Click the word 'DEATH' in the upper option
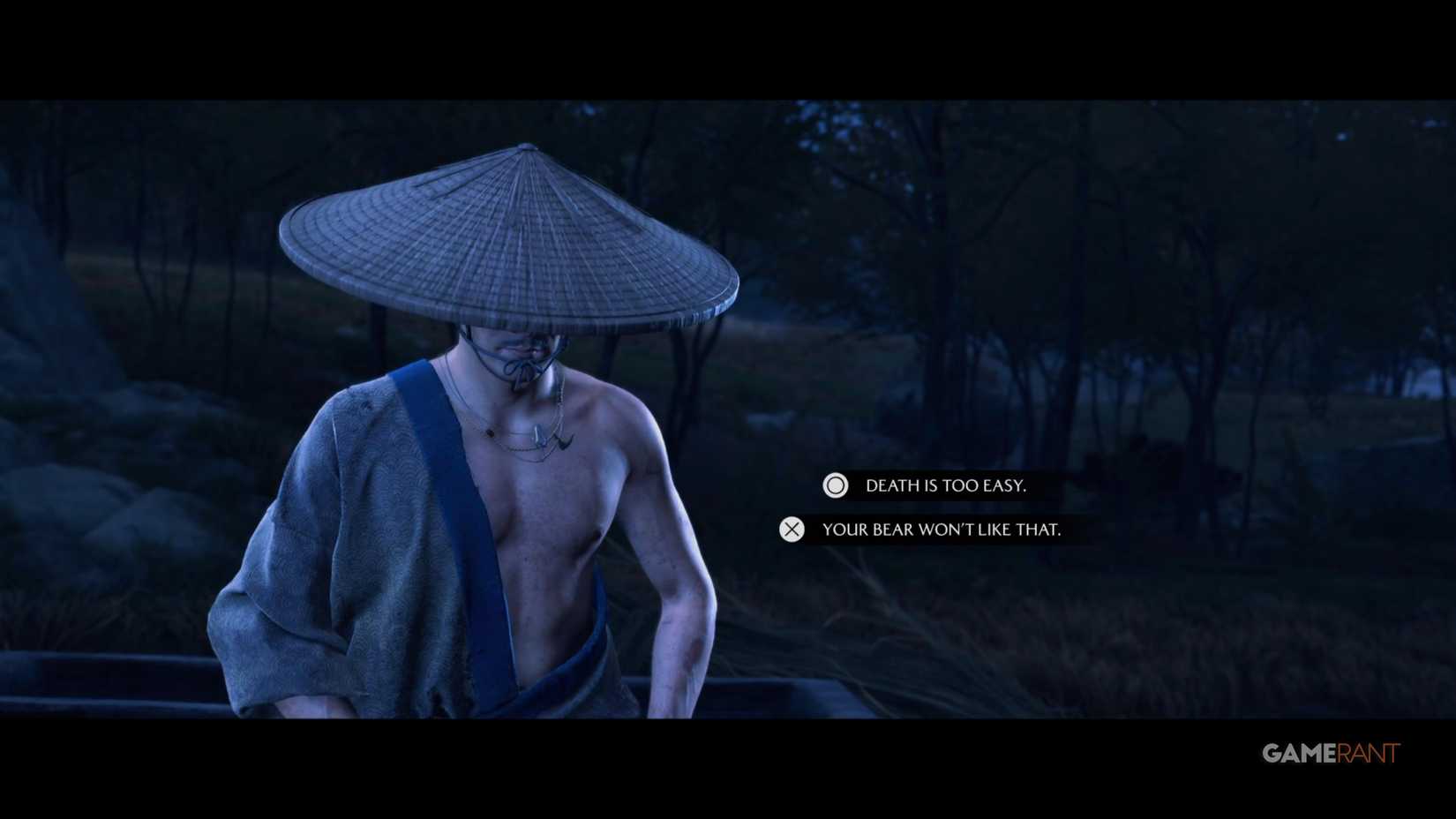Image resolution: width=1456 pixels, height=819 pixels. (884, 485)
